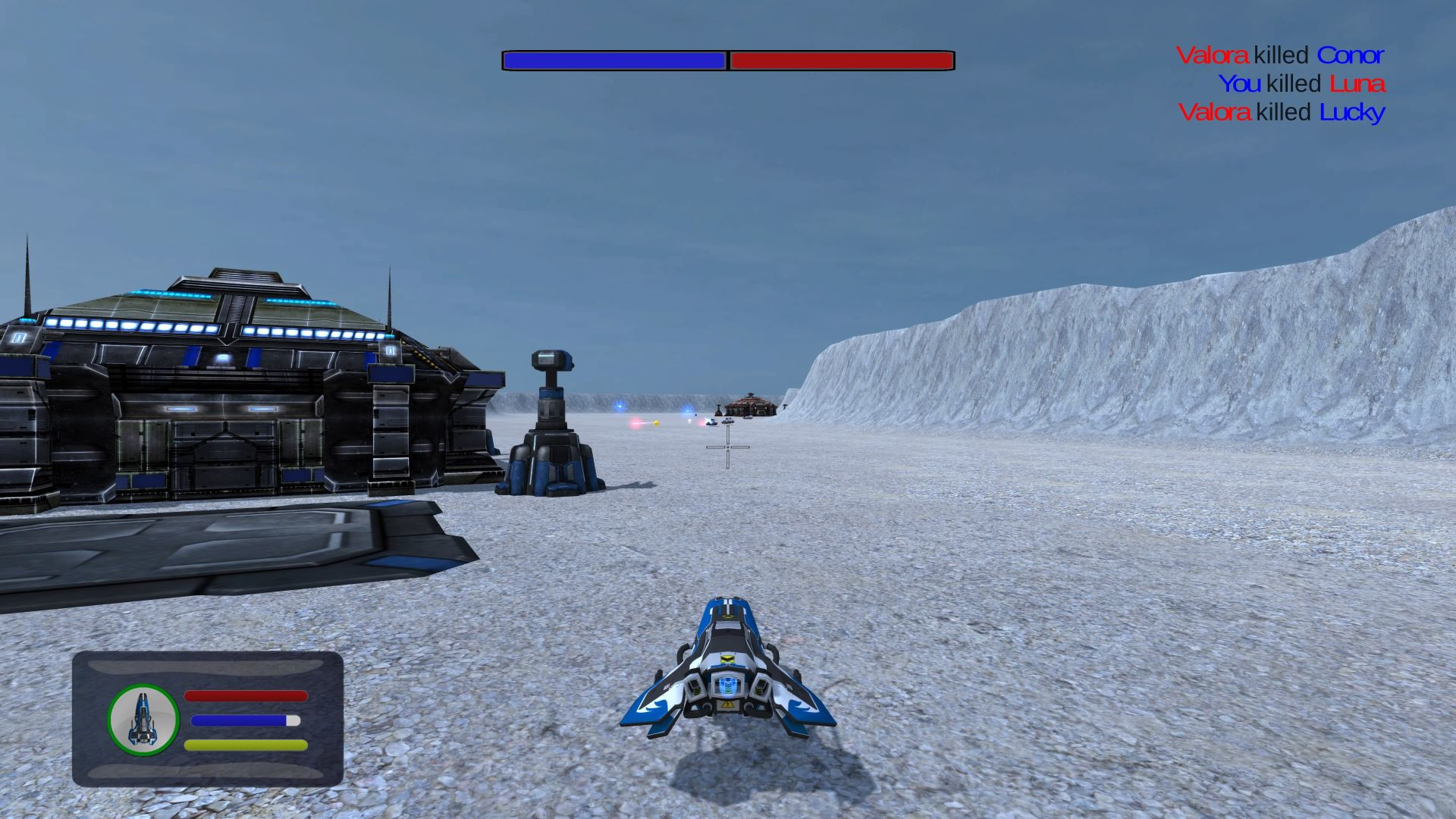The image size is (1456, 819).
Task: Select the 'Valora killed Conor' kill feed entry
Action: tap(1282, 55)
